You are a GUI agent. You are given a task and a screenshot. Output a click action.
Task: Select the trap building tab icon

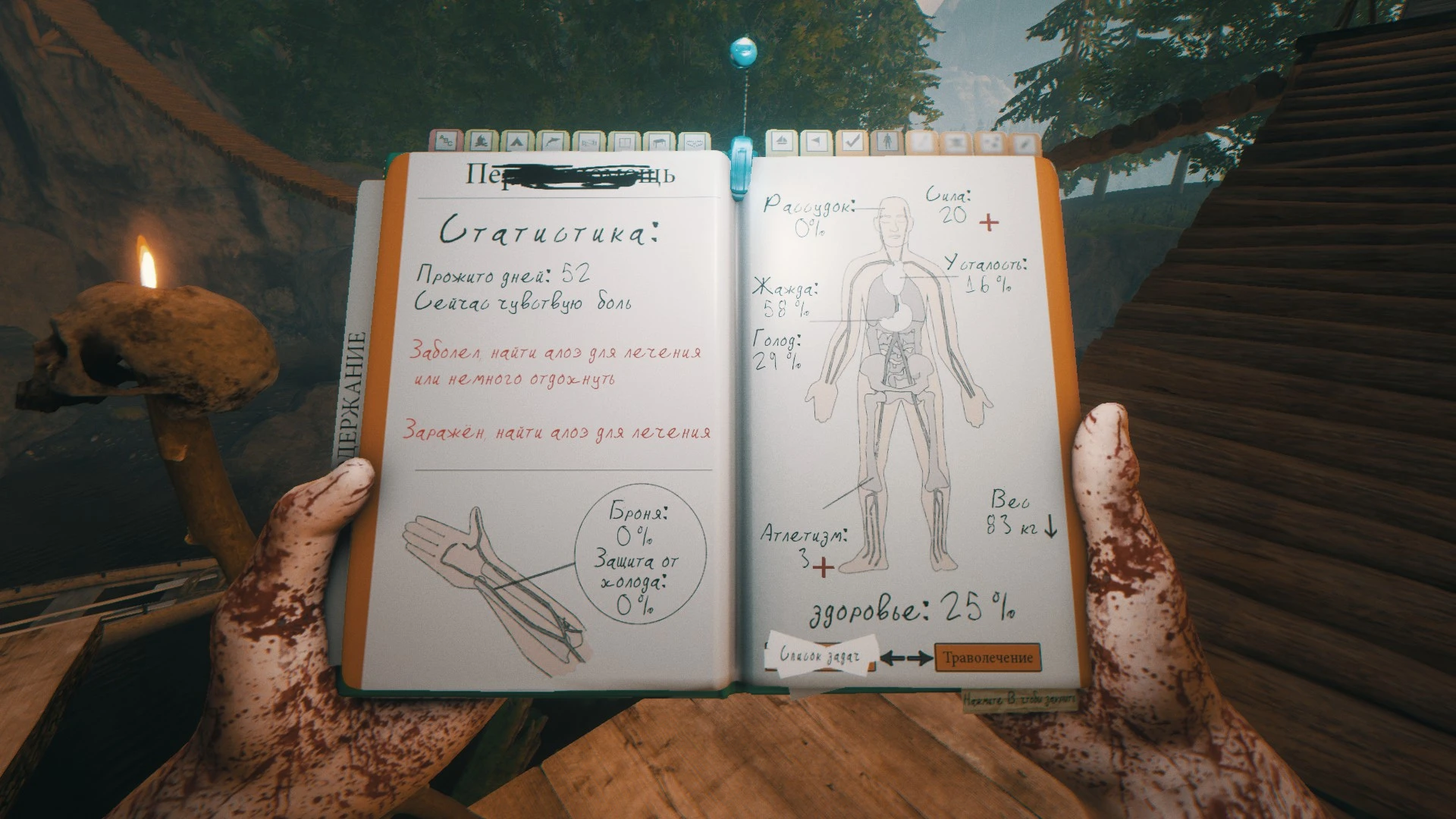click(694, 141)
